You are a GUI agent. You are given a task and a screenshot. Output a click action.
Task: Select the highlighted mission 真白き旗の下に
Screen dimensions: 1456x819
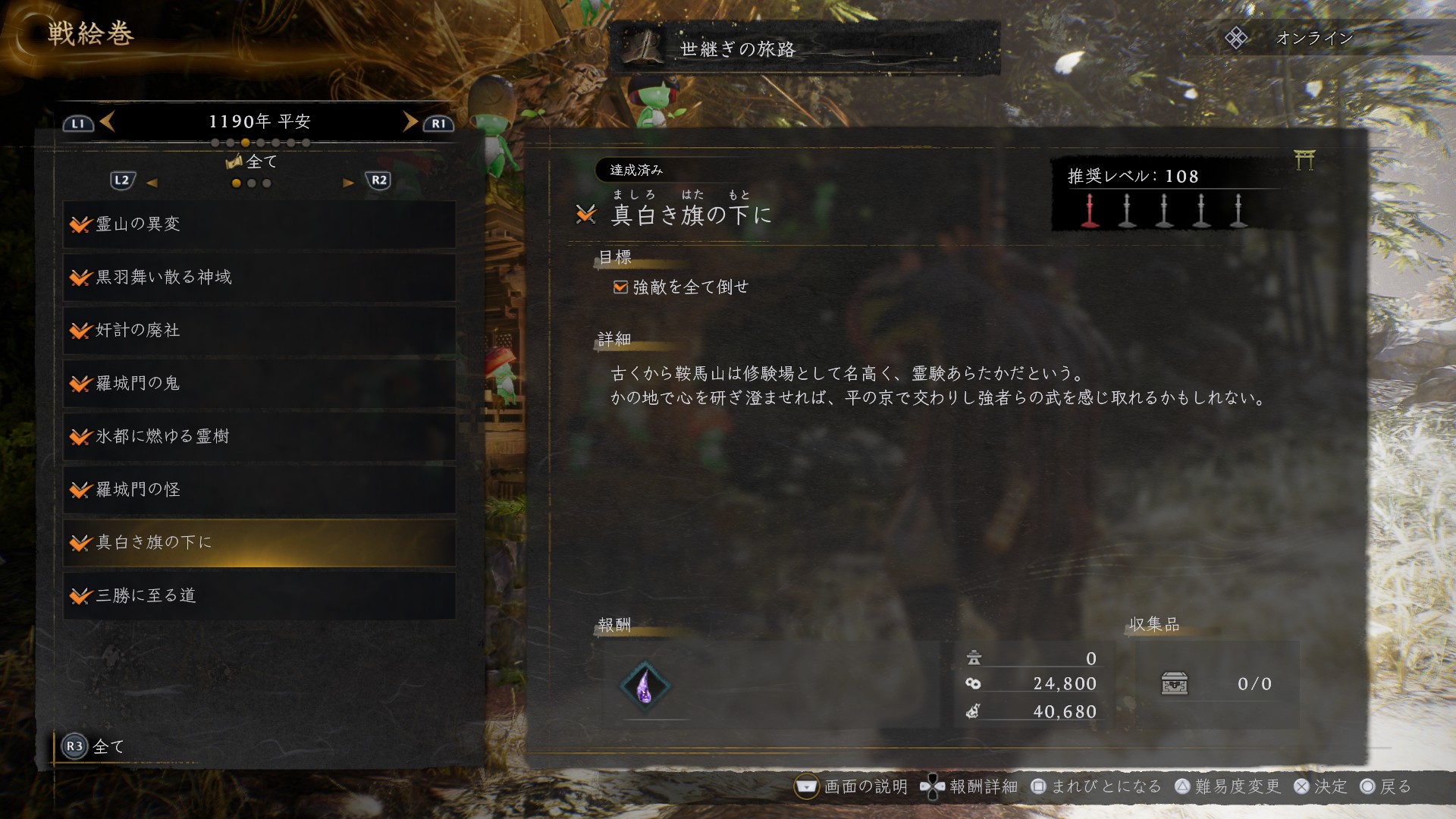click(x=259, y=543)
